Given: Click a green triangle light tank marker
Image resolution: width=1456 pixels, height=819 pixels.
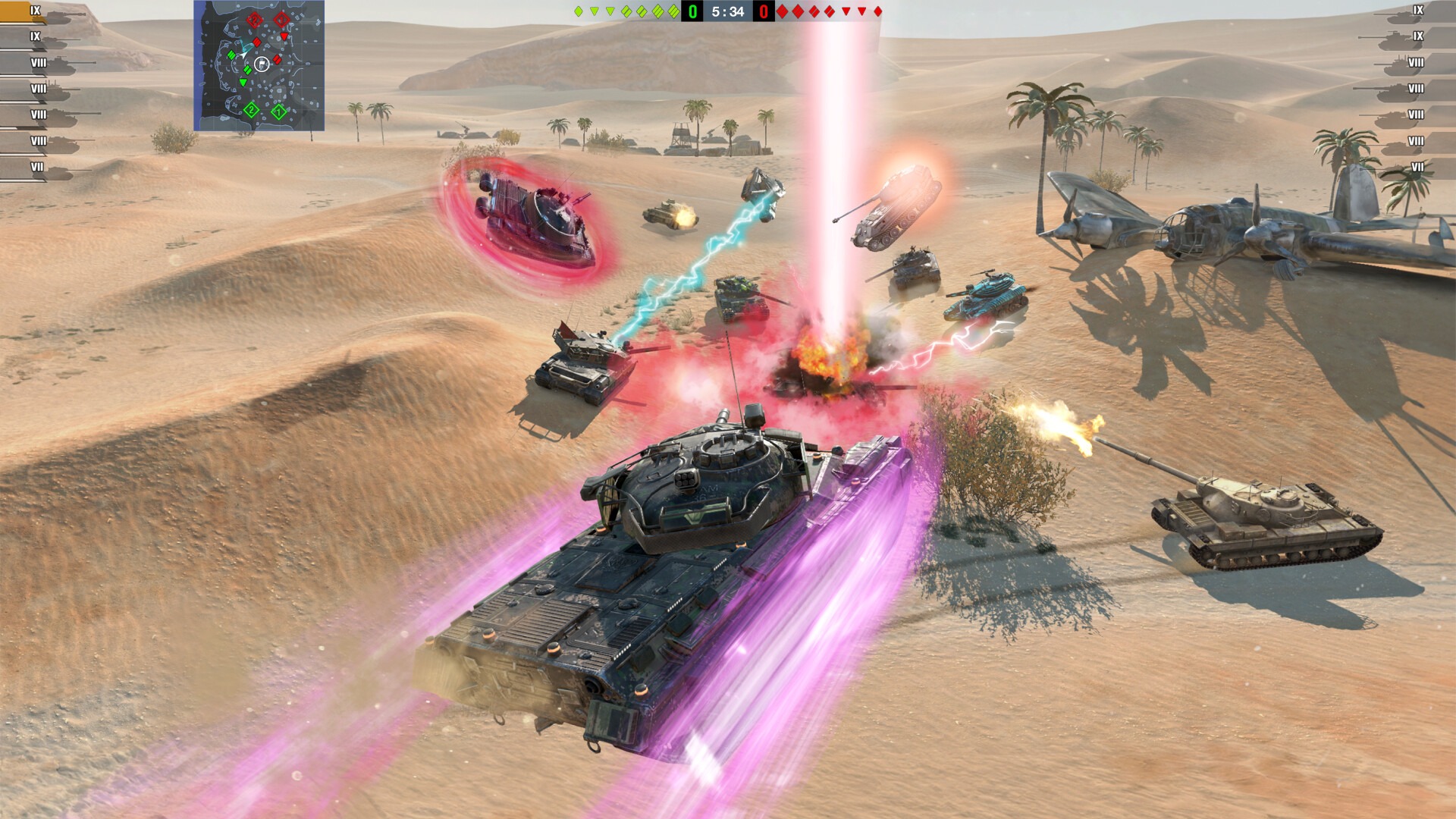Looking at the screenshot, I should pos(593,11).
